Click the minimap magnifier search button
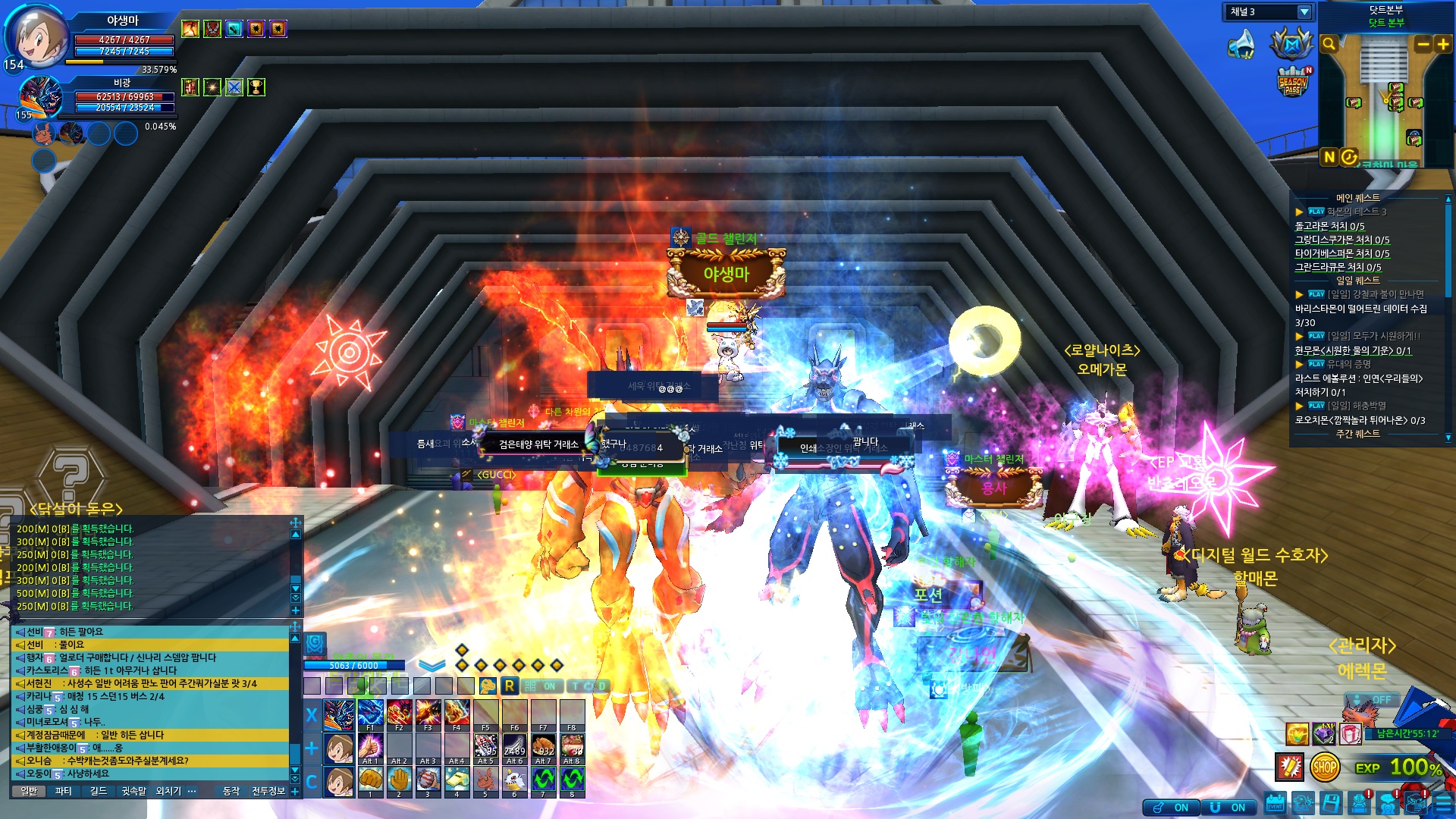 pyautogui.click(x=1329, y=45)
